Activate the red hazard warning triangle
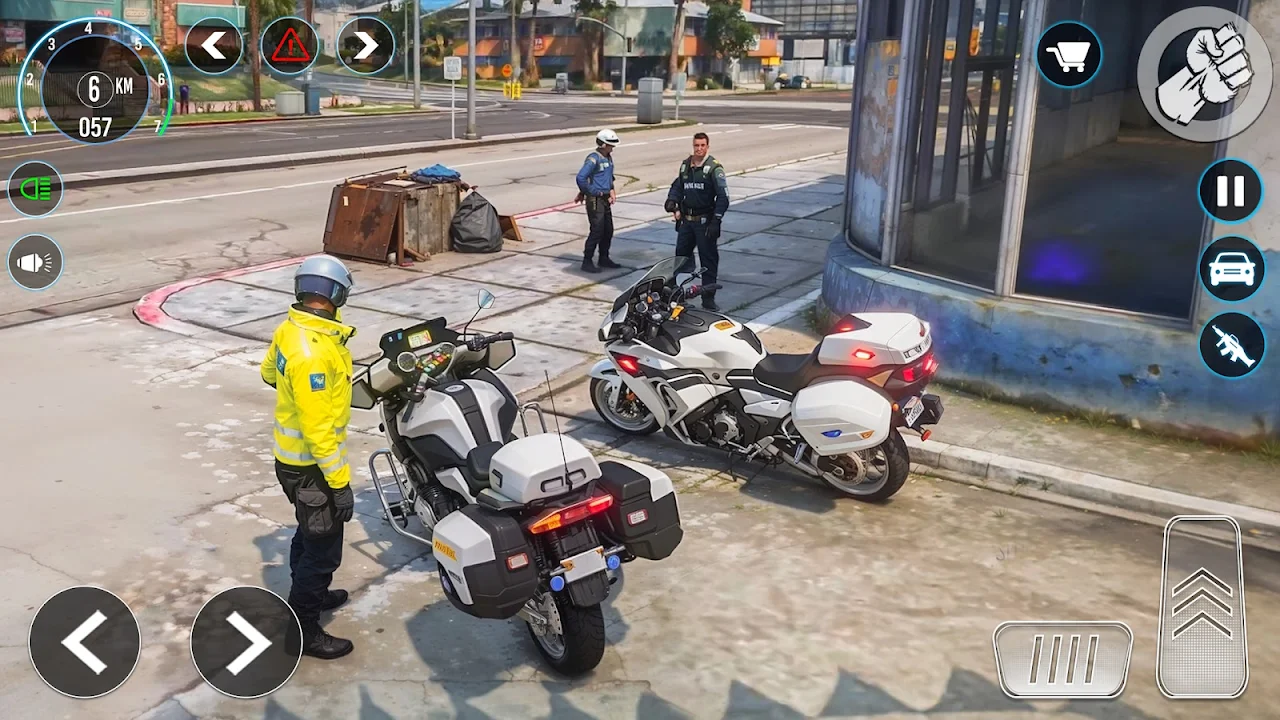The height and width of the screenshot is (720, 1280). [x=290, y=45]
